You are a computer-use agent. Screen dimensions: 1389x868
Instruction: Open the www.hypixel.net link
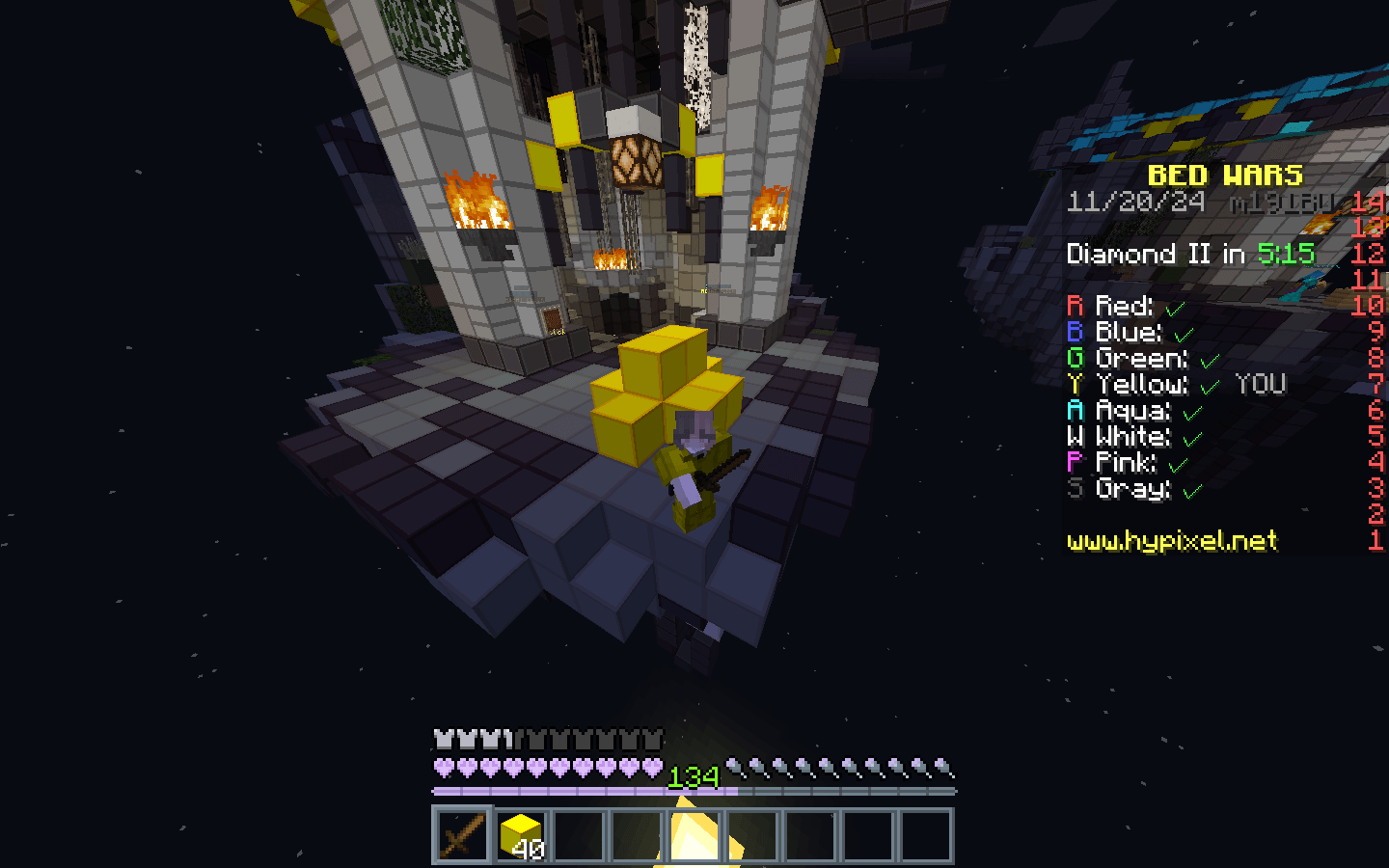(1173, 542)
